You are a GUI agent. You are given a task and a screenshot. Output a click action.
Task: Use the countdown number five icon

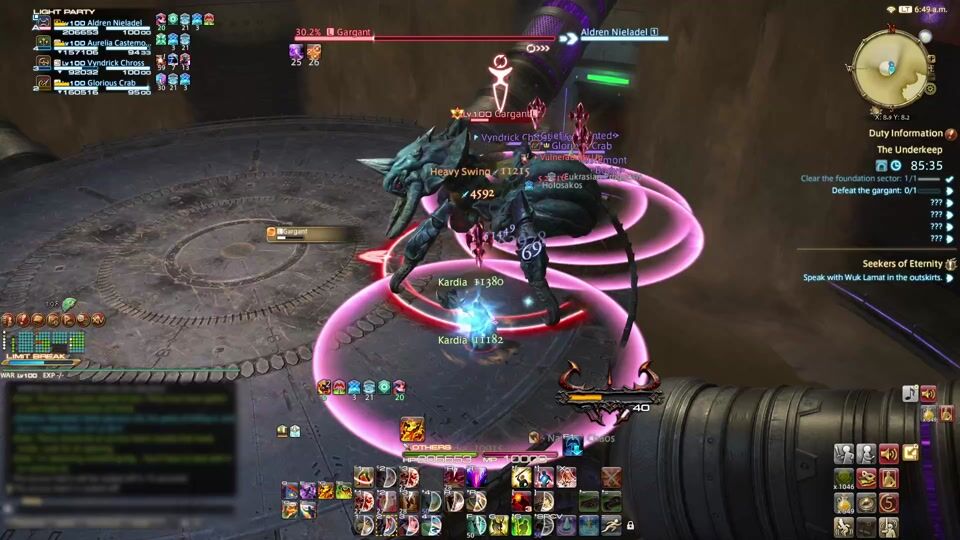[889, 503]
